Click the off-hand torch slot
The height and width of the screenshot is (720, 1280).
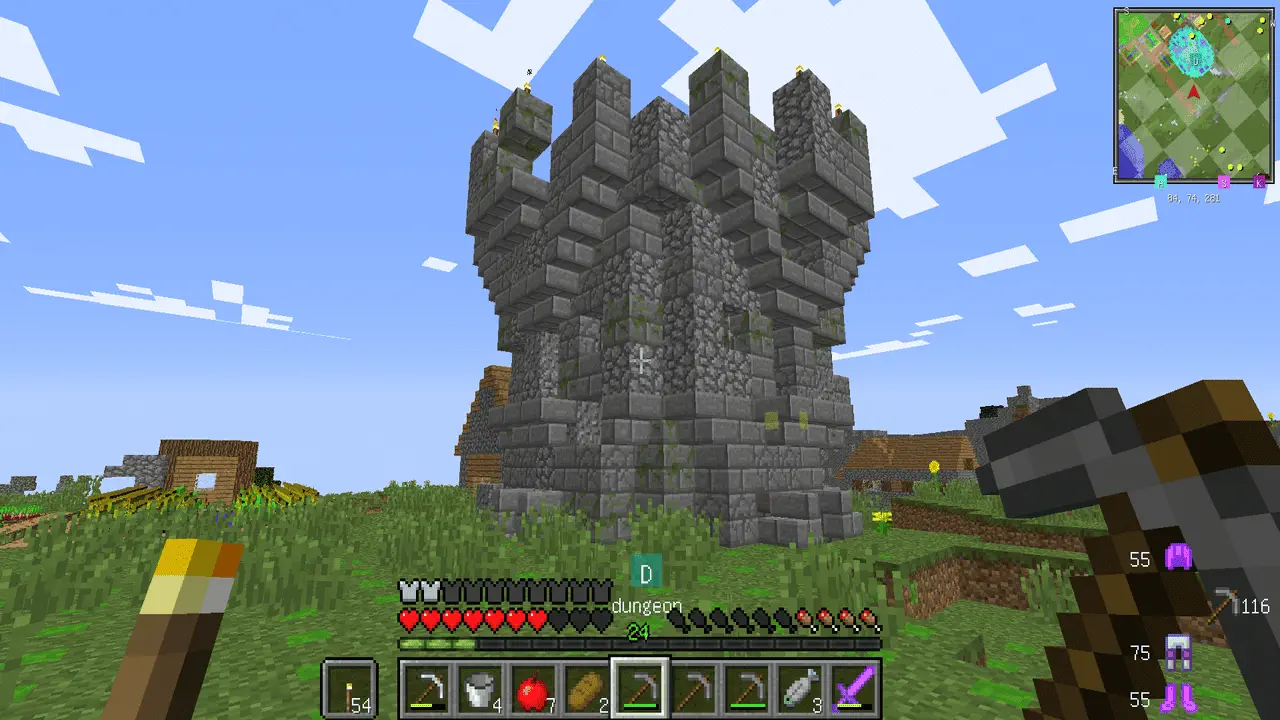349,688
